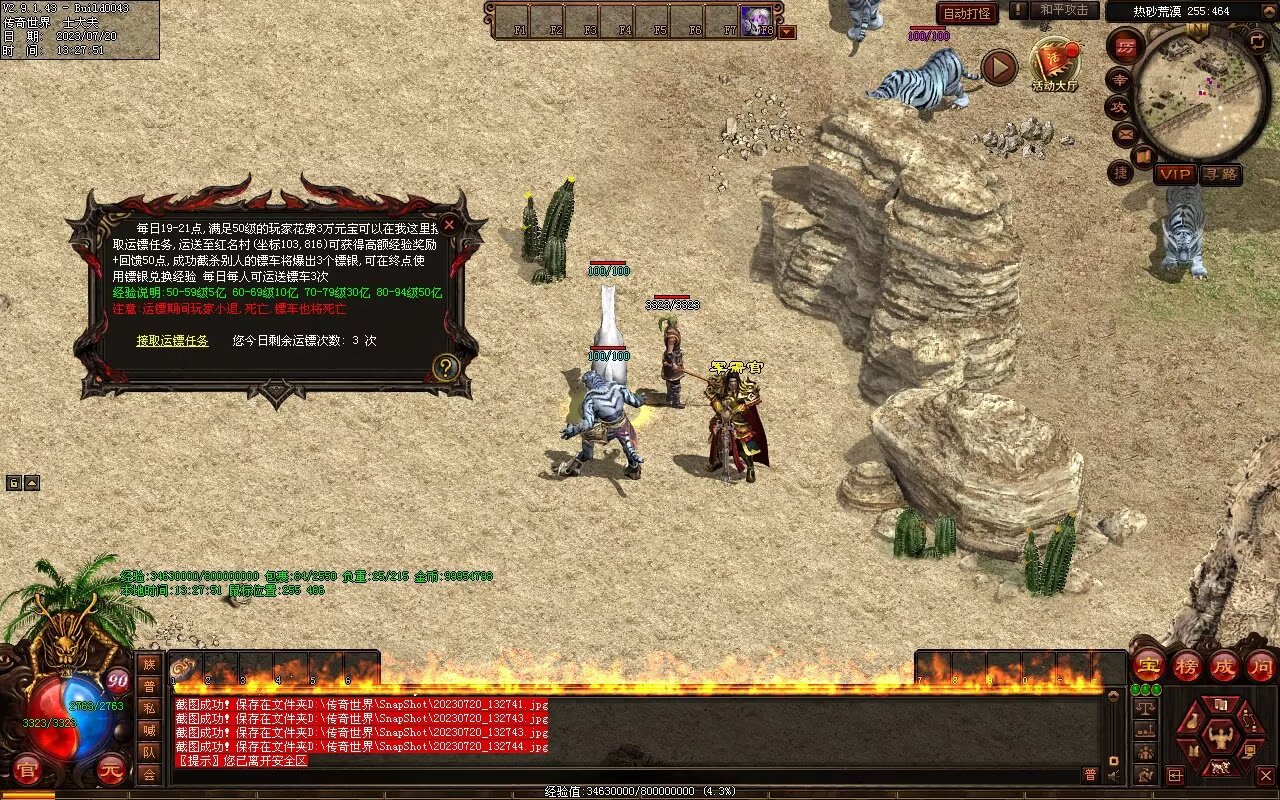This screenshot has width=1280, height=800.
Task: Open the 宝 treasure shop button
Action: click(1148, 665)
